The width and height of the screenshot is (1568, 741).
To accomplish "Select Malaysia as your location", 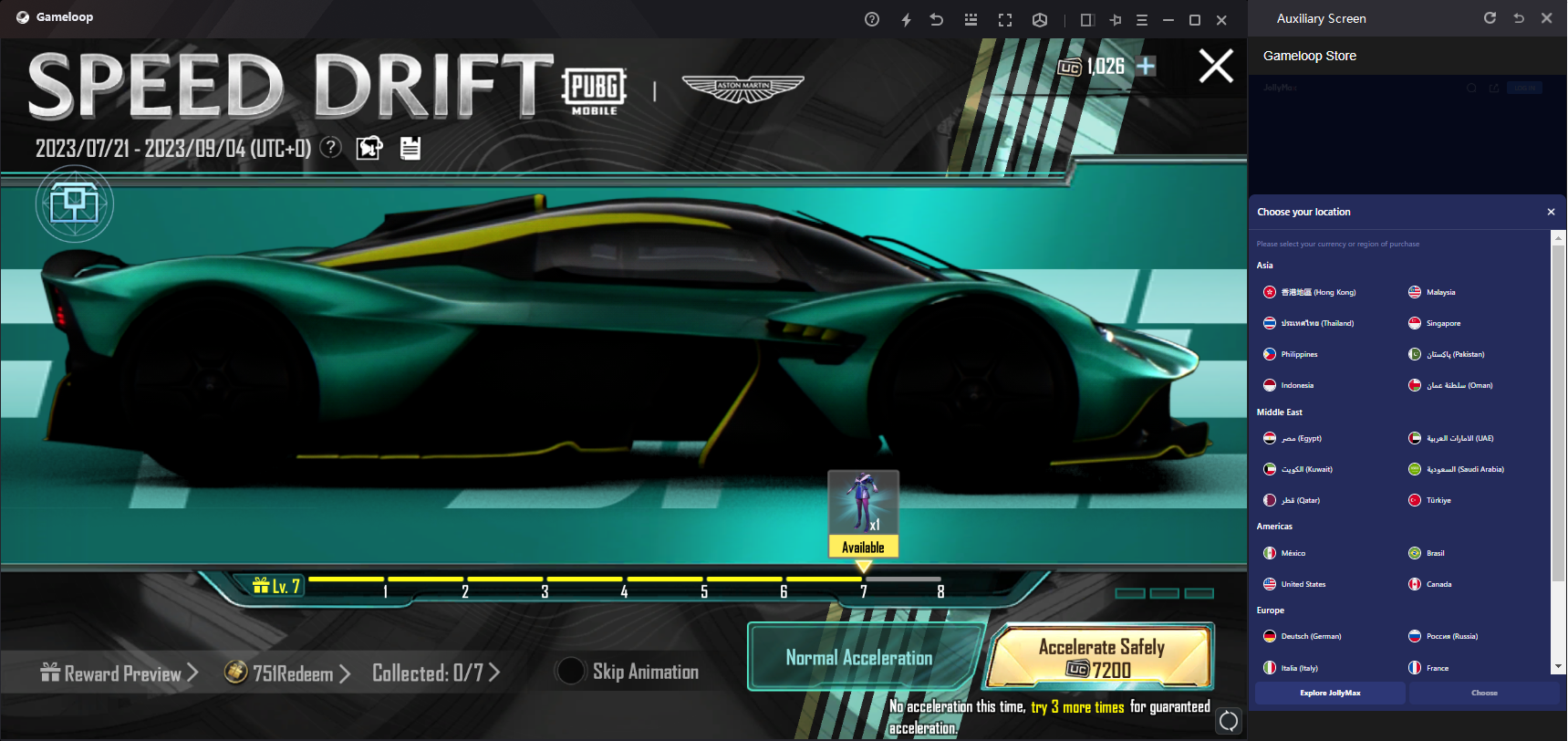I will (x=1439, y=292).
